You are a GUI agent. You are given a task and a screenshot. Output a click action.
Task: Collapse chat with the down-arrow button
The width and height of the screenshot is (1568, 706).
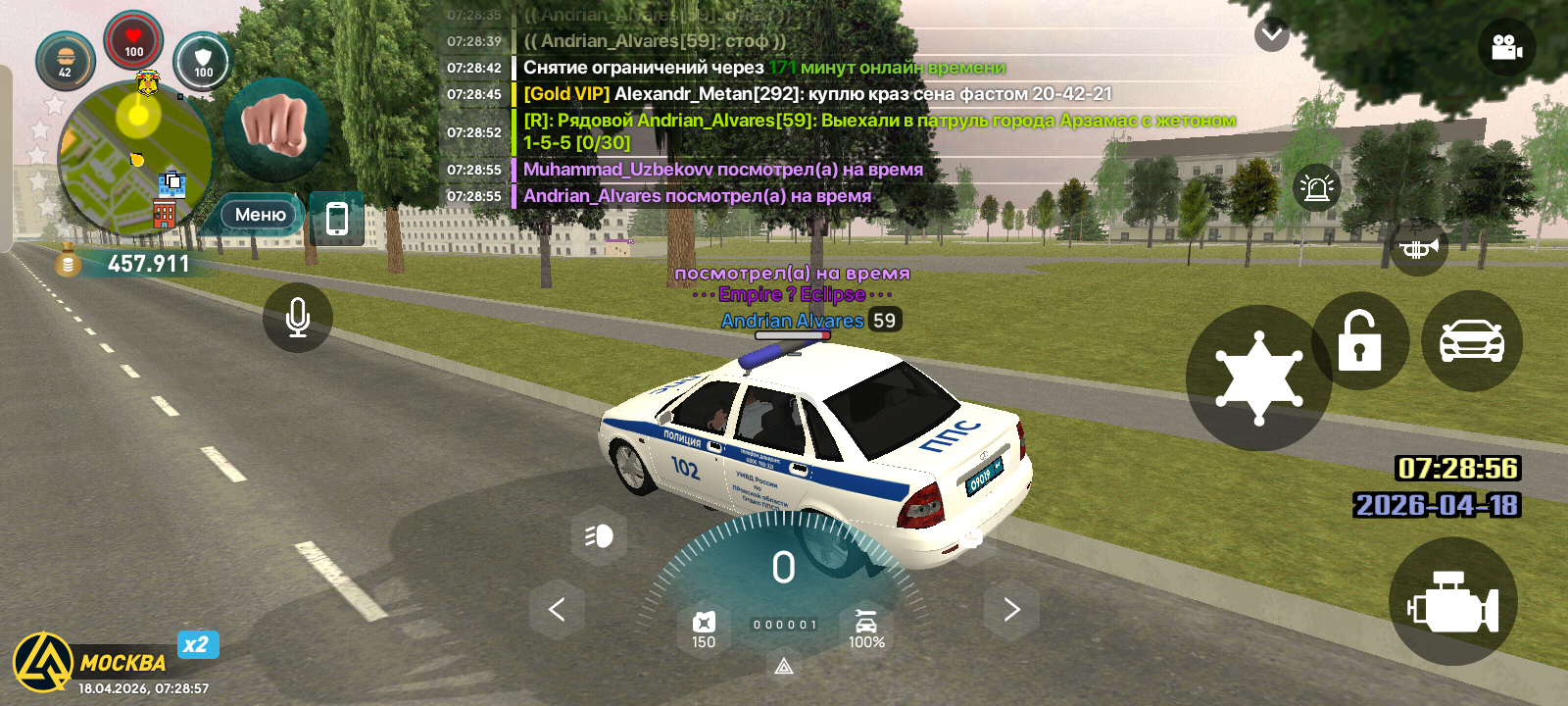tap(1271, 35)
